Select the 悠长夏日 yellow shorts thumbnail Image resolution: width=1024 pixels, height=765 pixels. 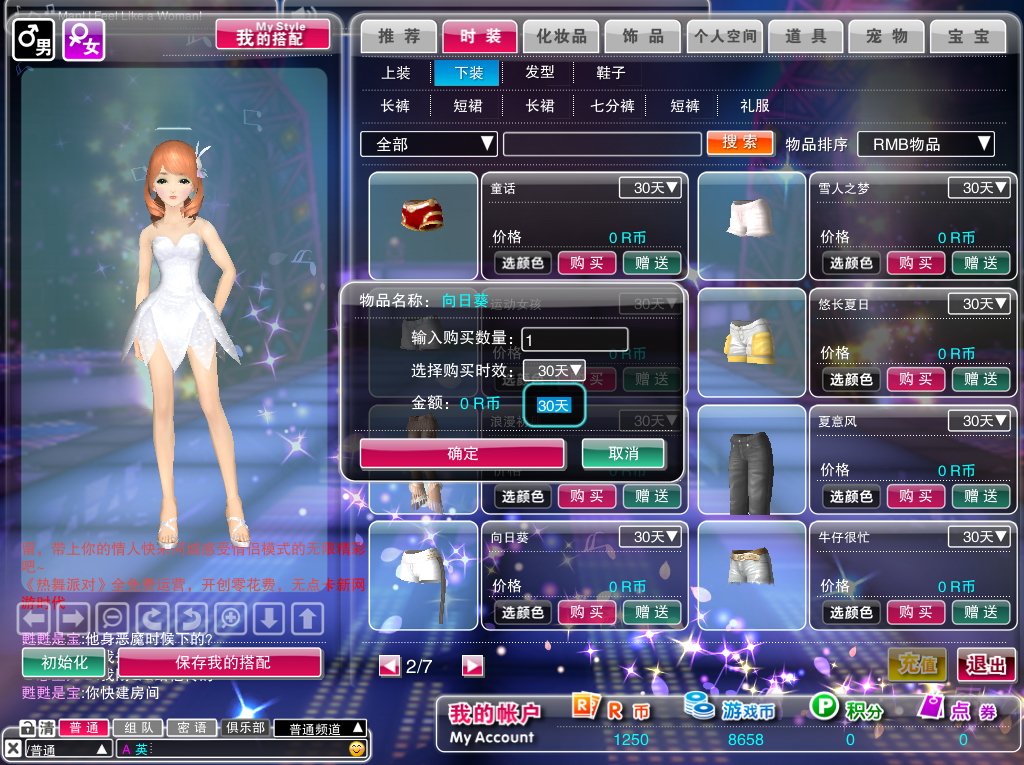[x=752, y=342]
